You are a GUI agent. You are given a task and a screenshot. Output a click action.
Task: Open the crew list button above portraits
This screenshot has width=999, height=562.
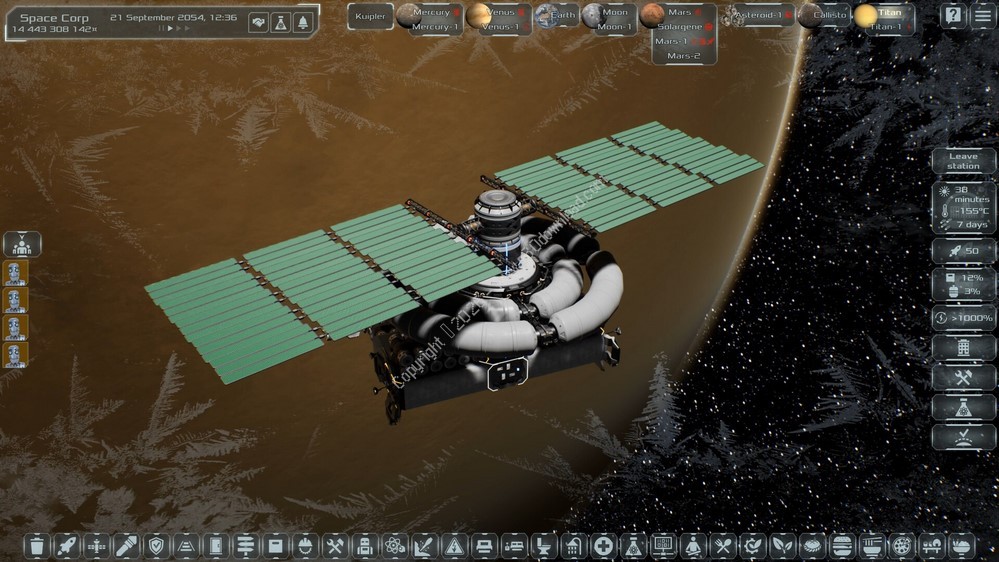point(22,244)
